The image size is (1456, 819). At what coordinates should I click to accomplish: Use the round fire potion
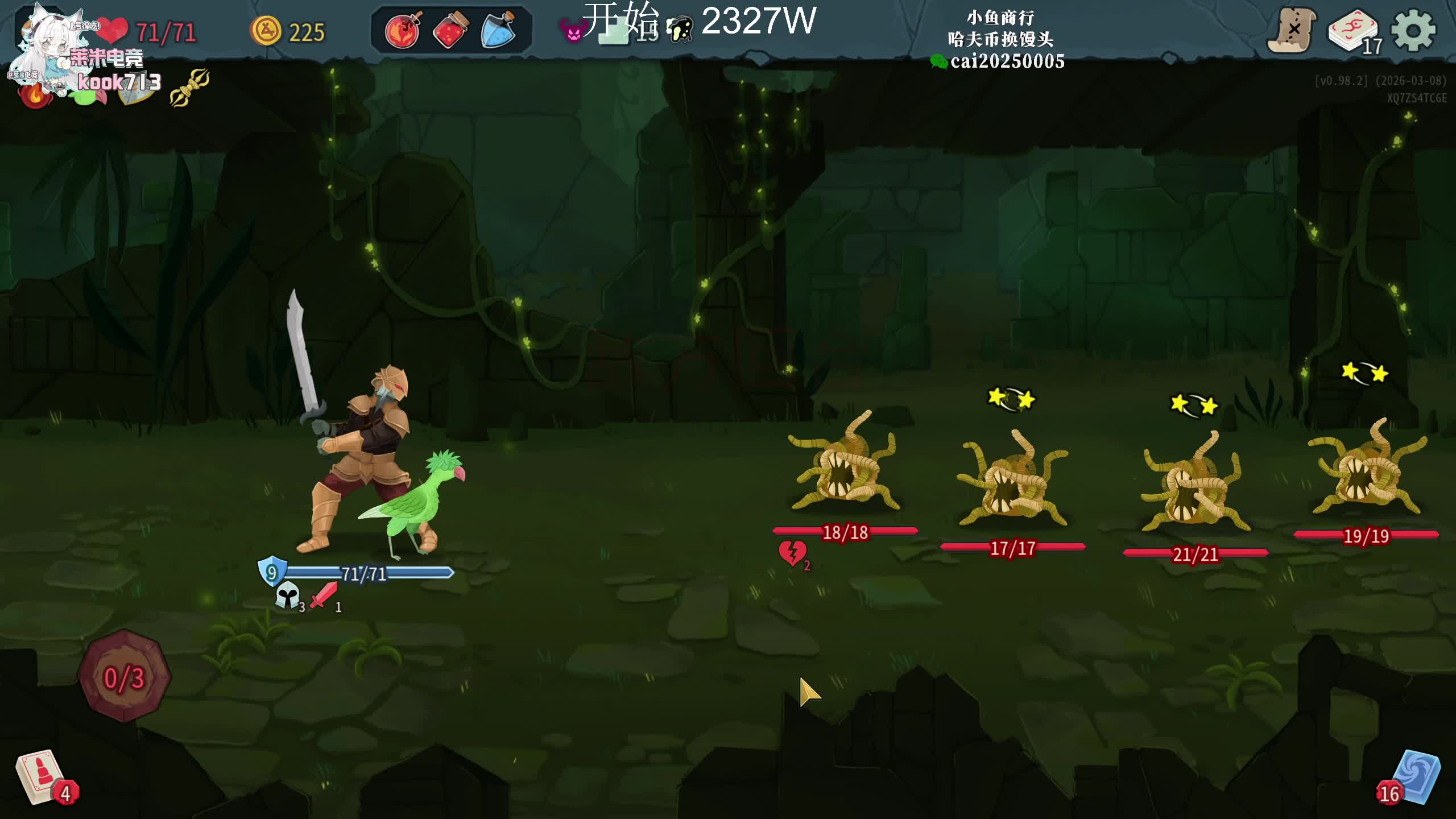[403, 31]
